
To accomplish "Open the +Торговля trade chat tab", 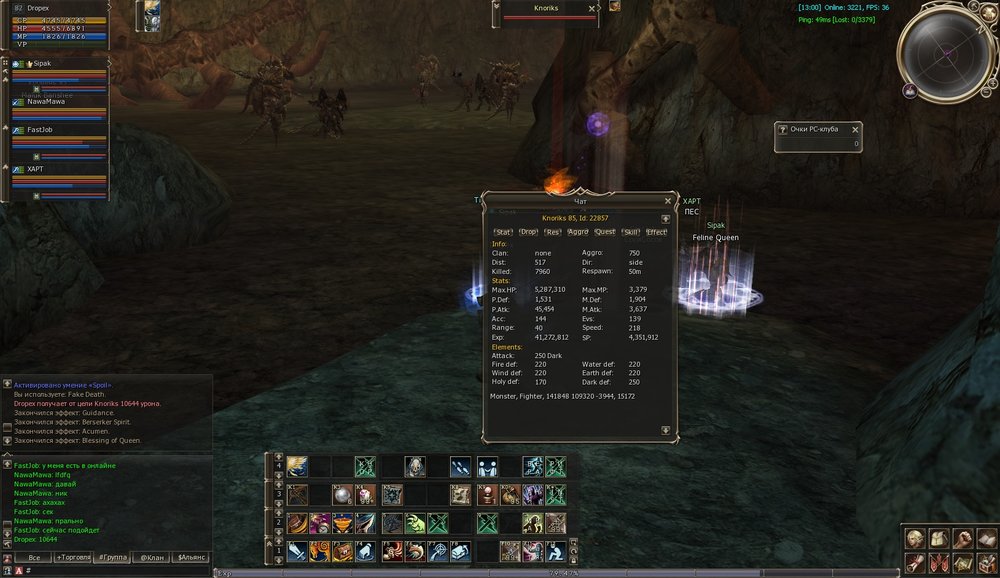I will [72, 557].
